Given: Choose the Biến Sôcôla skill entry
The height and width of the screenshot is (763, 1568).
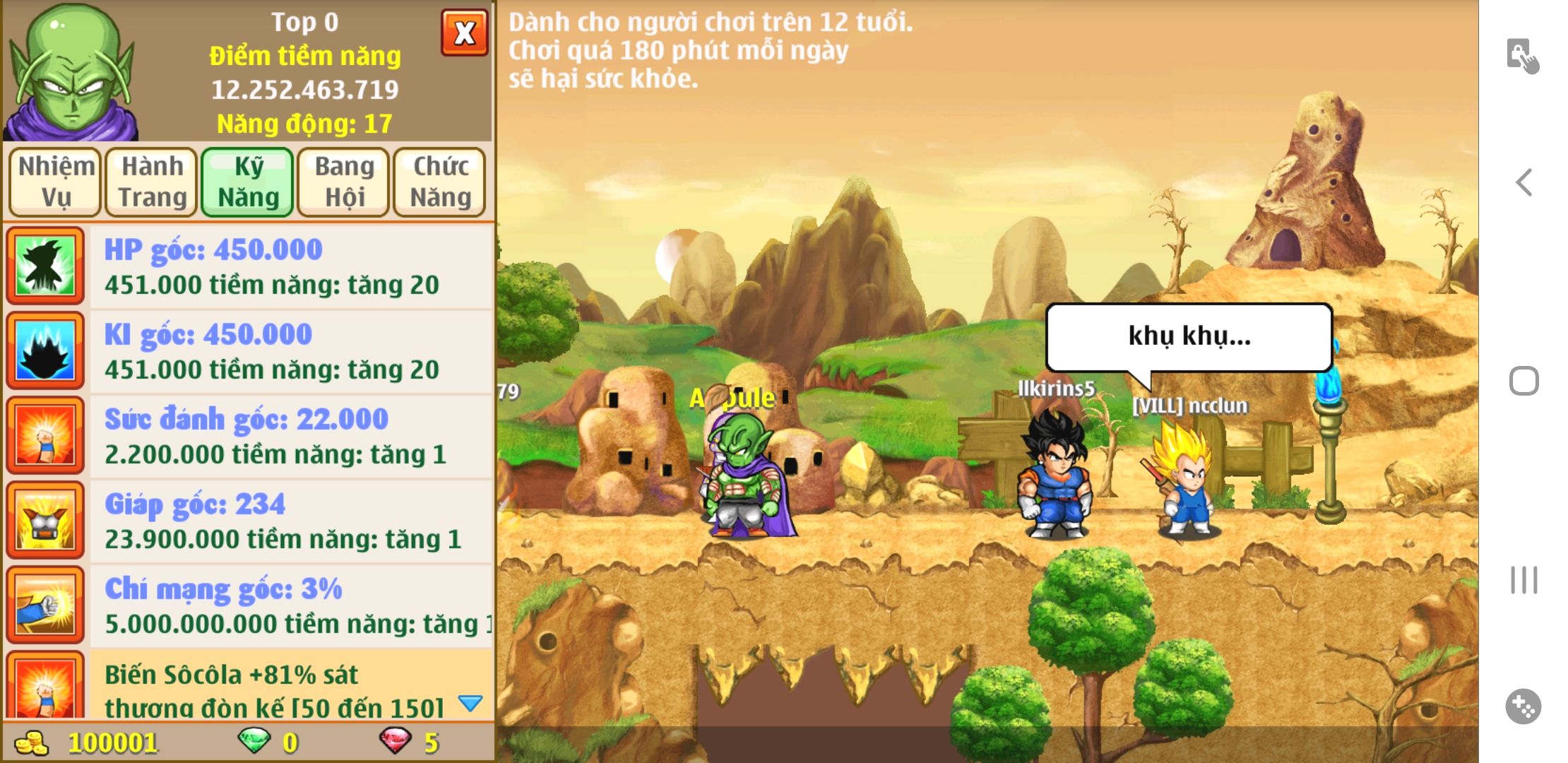Looking at the screenshot, I should click(x=275, y=687).
